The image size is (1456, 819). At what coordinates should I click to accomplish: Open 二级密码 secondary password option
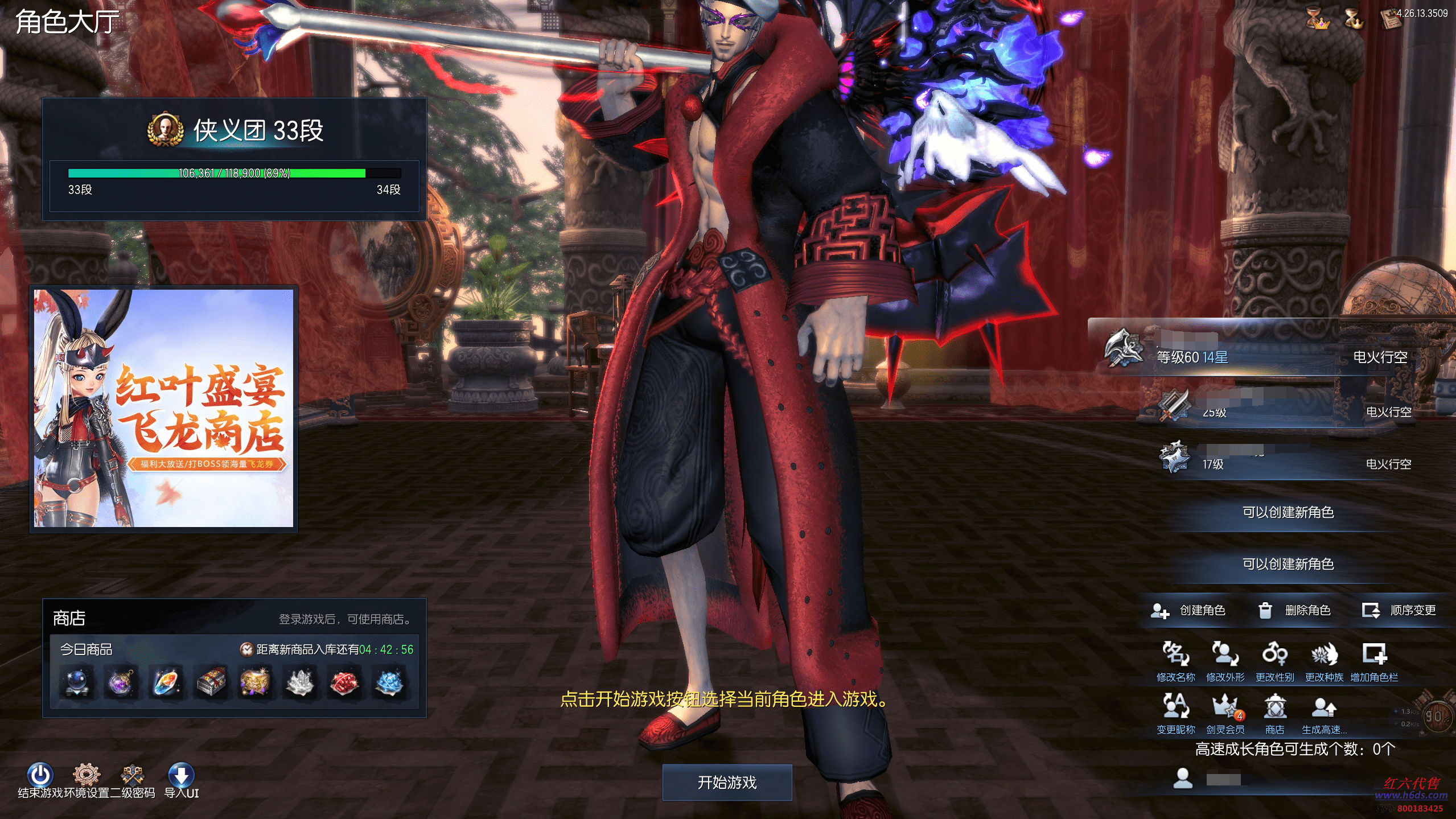[133, 775]
